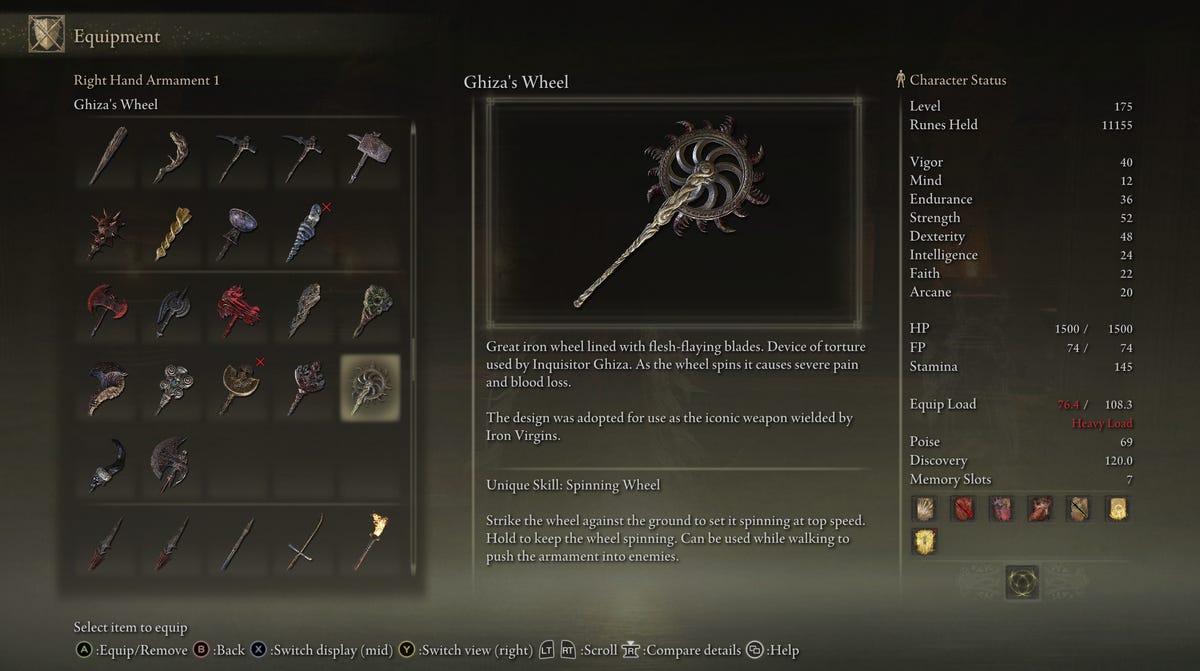Viewport: 1200px width, 671px height.
Task: Click the golden ring great rune icon
Action: point(1021,582)
